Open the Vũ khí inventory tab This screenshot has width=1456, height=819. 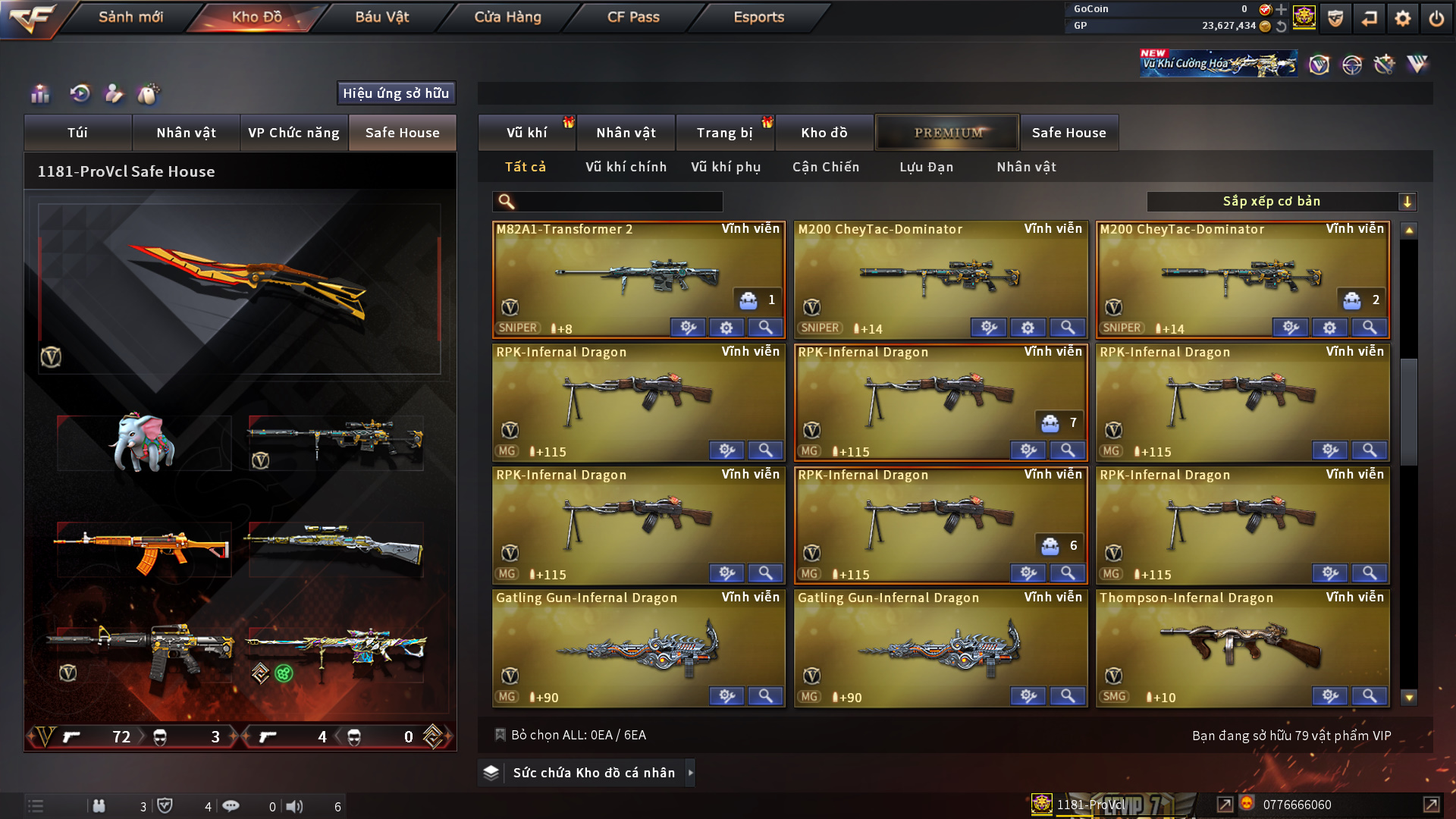coord(526,133)
